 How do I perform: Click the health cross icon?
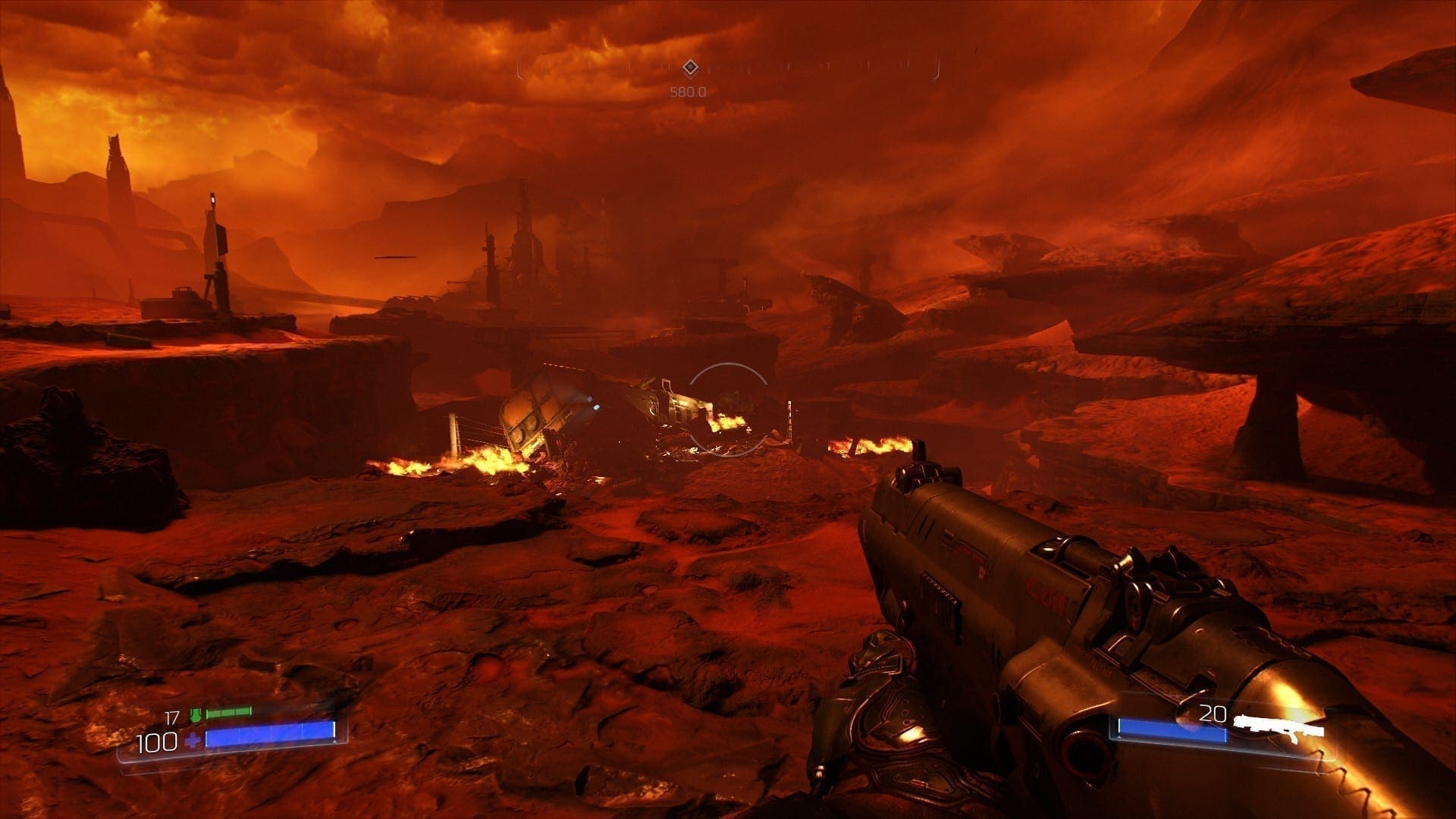pos(193,740)
